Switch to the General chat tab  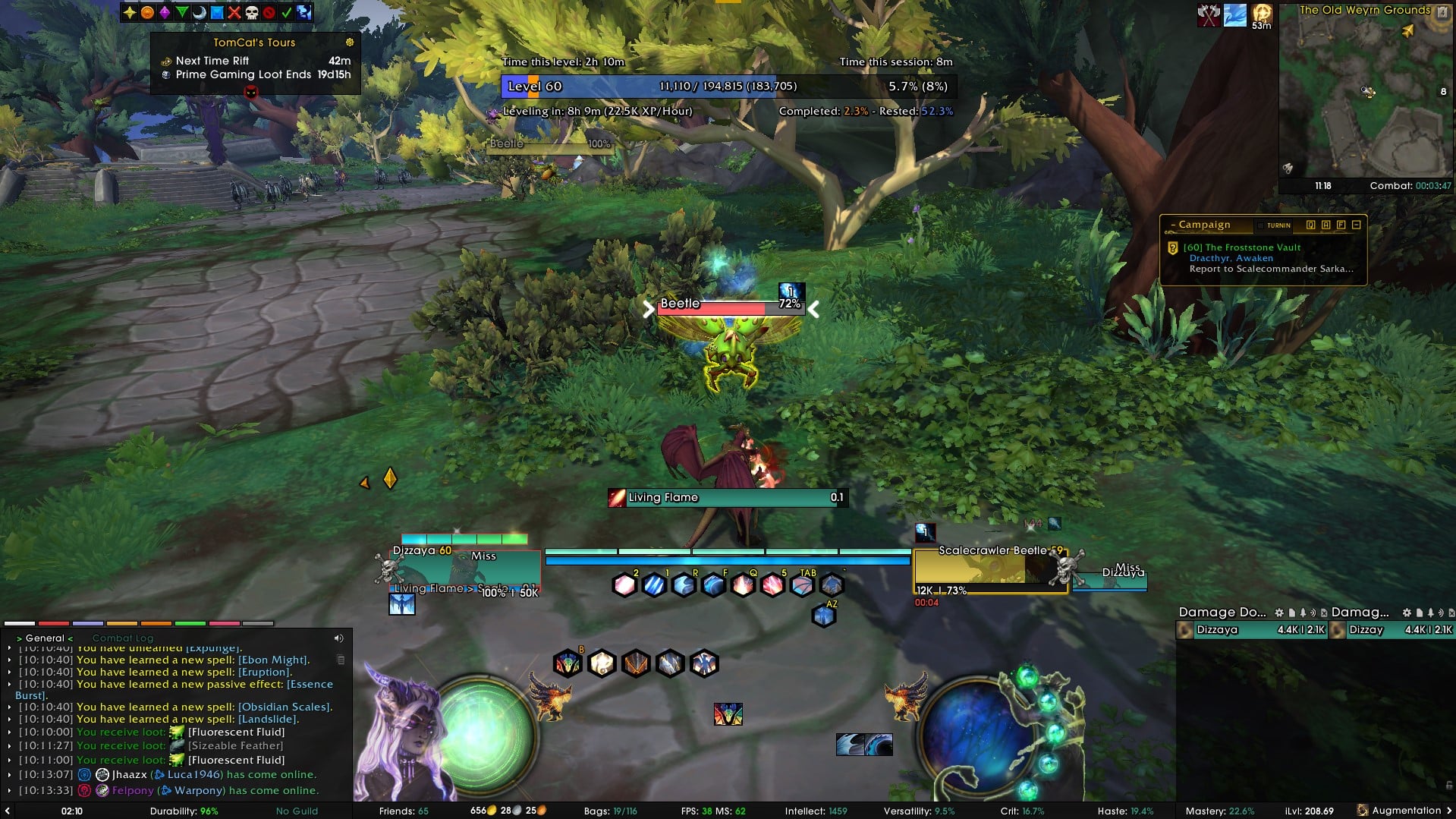(45, 638)
